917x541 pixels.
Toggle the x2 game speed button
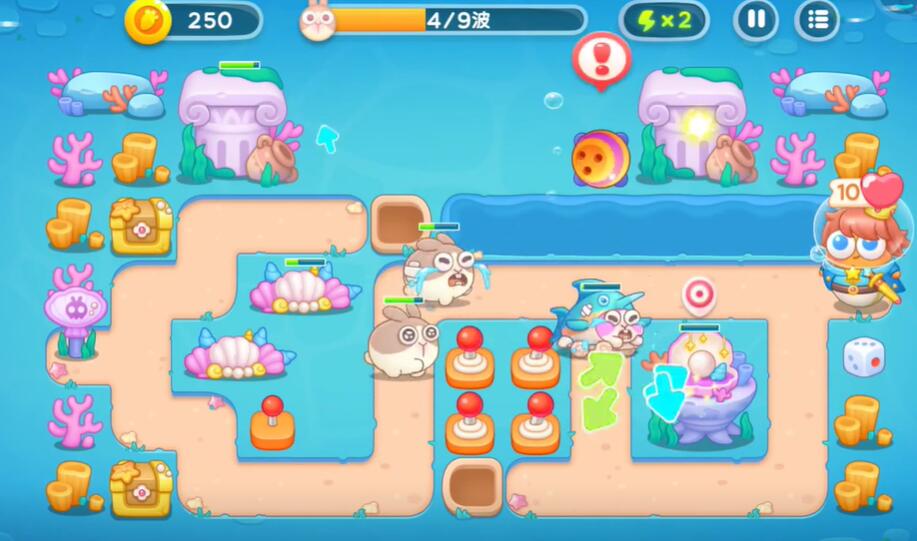coord(664,21)
